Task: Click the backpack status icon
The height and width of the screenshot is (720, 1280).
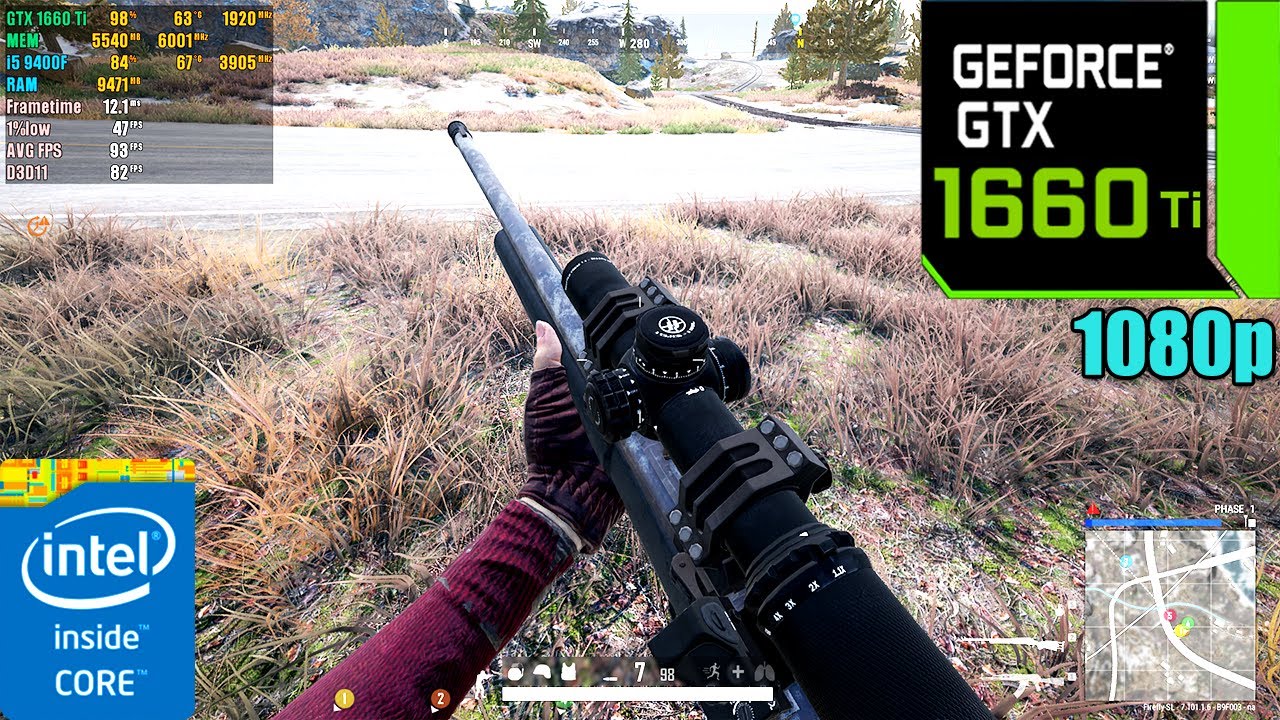Action: (x=515, y=673)
